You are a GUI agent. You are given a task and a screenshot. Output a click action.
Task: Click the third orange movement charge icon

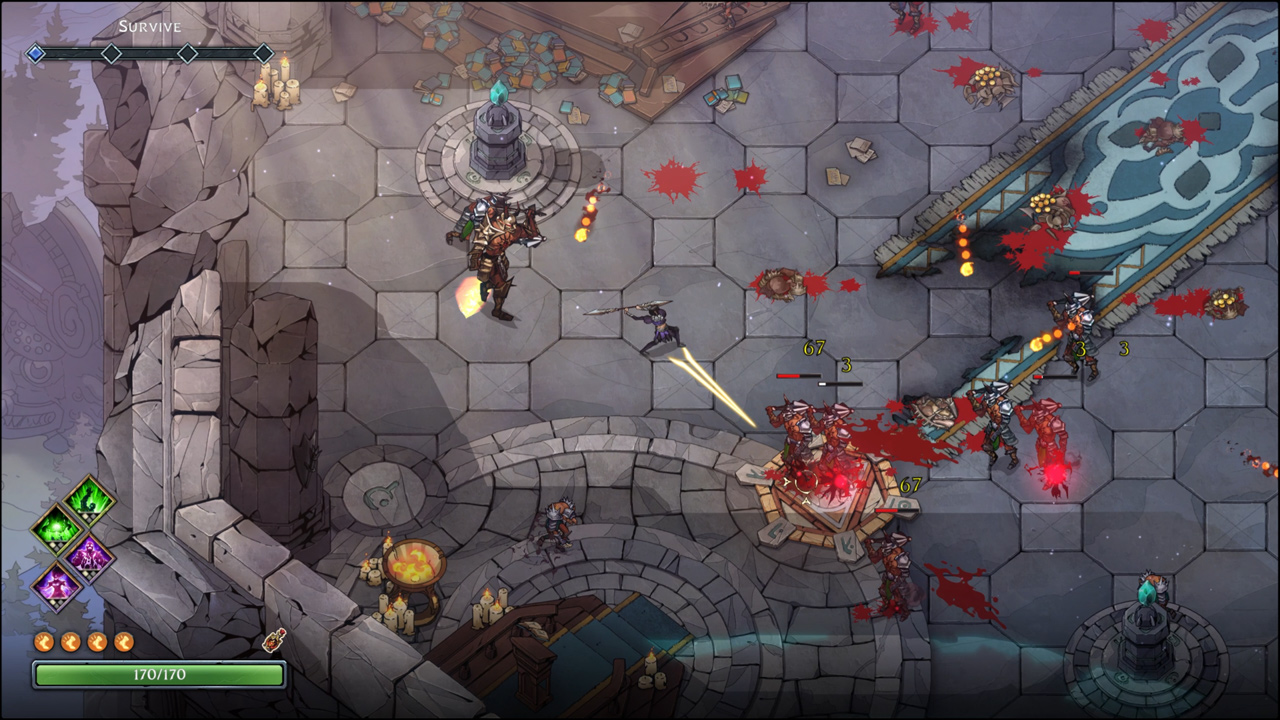pyautogui.click(x=95, y=641)
